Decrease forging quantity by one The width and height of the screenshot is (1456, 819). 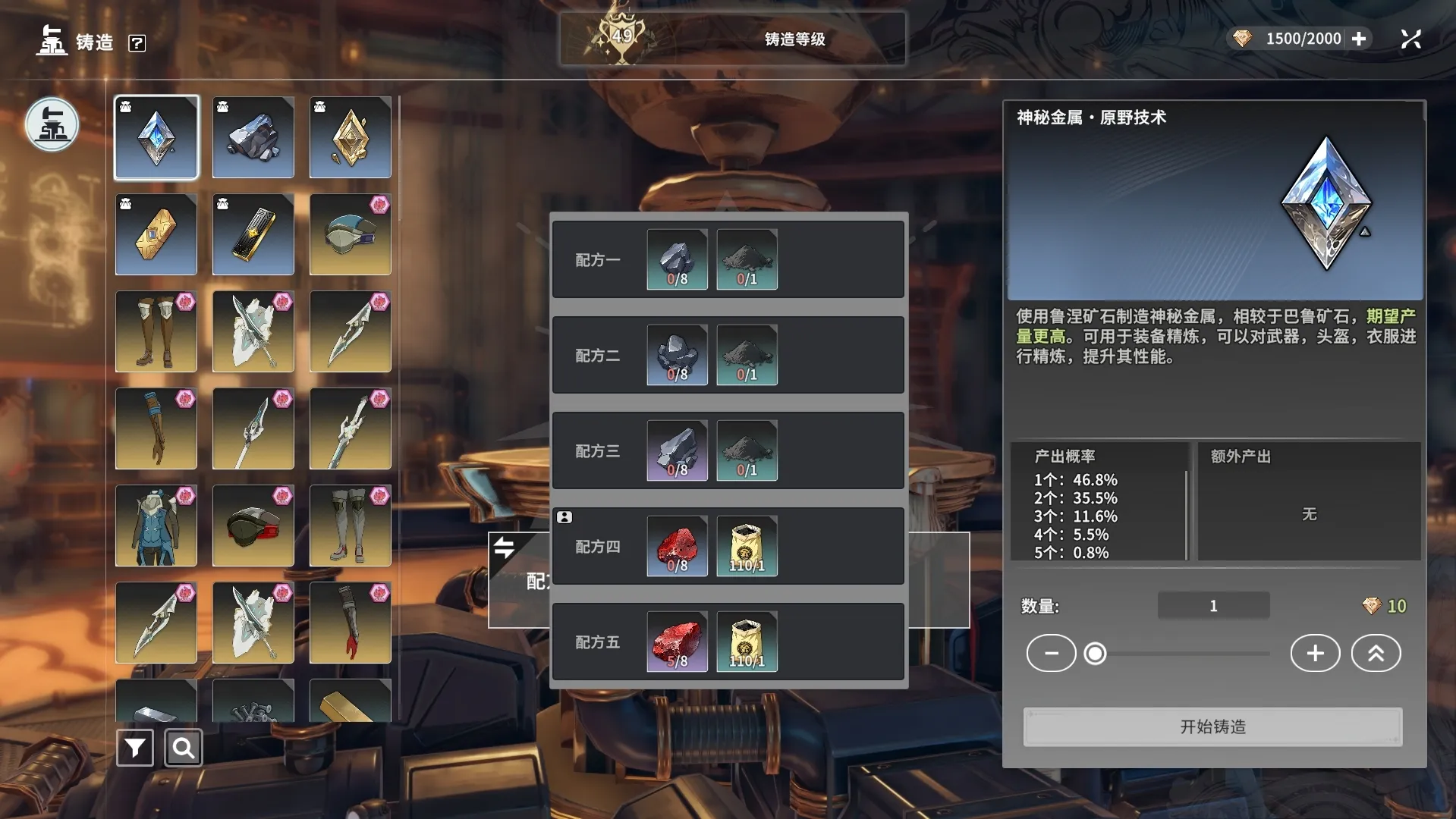(1051, 653)
